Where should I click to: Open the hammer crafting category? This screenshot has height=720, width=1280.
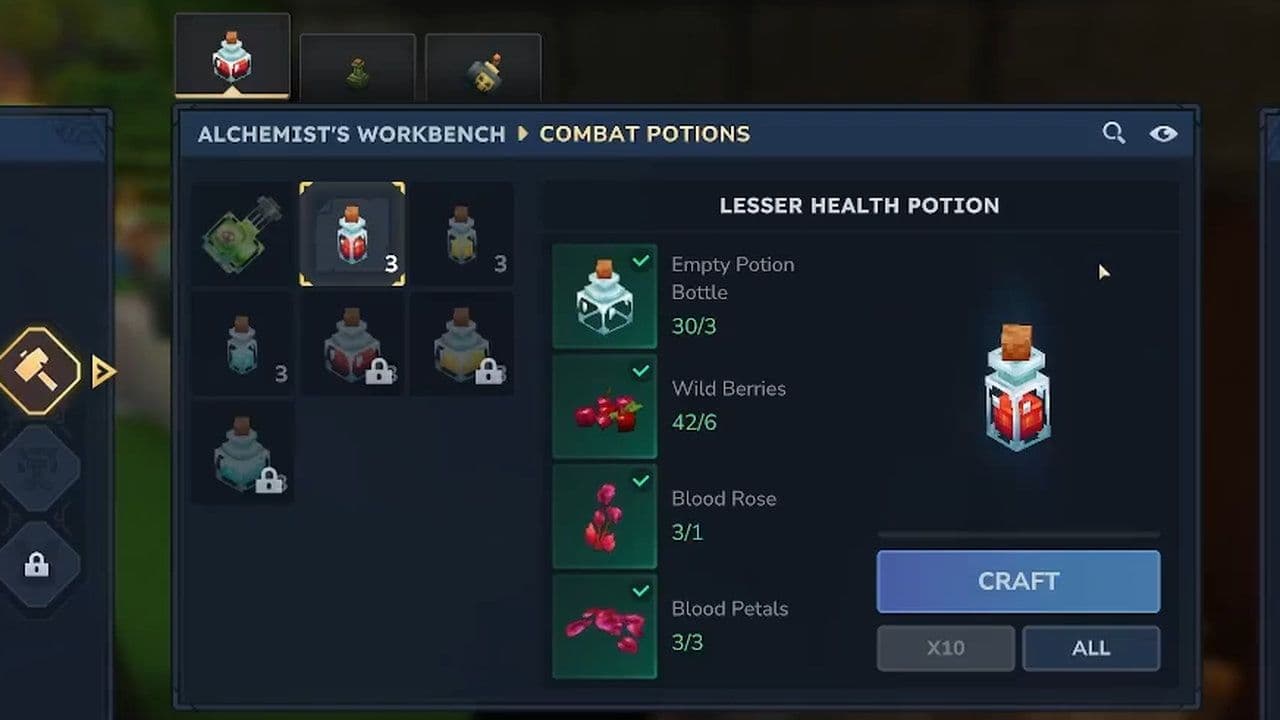[40, 371]
